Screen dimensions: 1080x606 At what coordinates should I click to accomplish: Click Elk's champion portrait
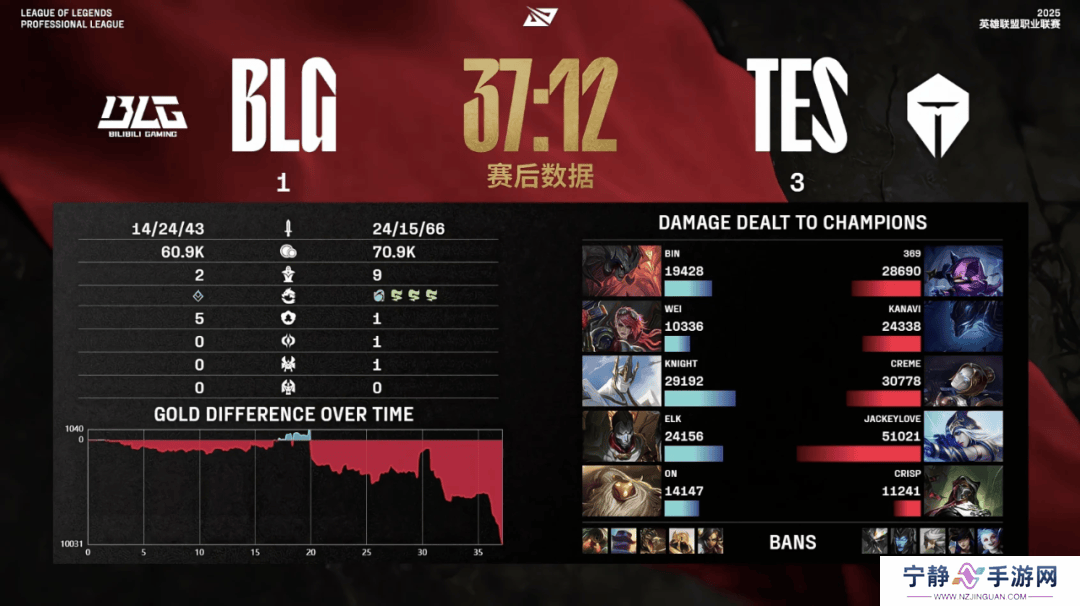pos(621,436)
